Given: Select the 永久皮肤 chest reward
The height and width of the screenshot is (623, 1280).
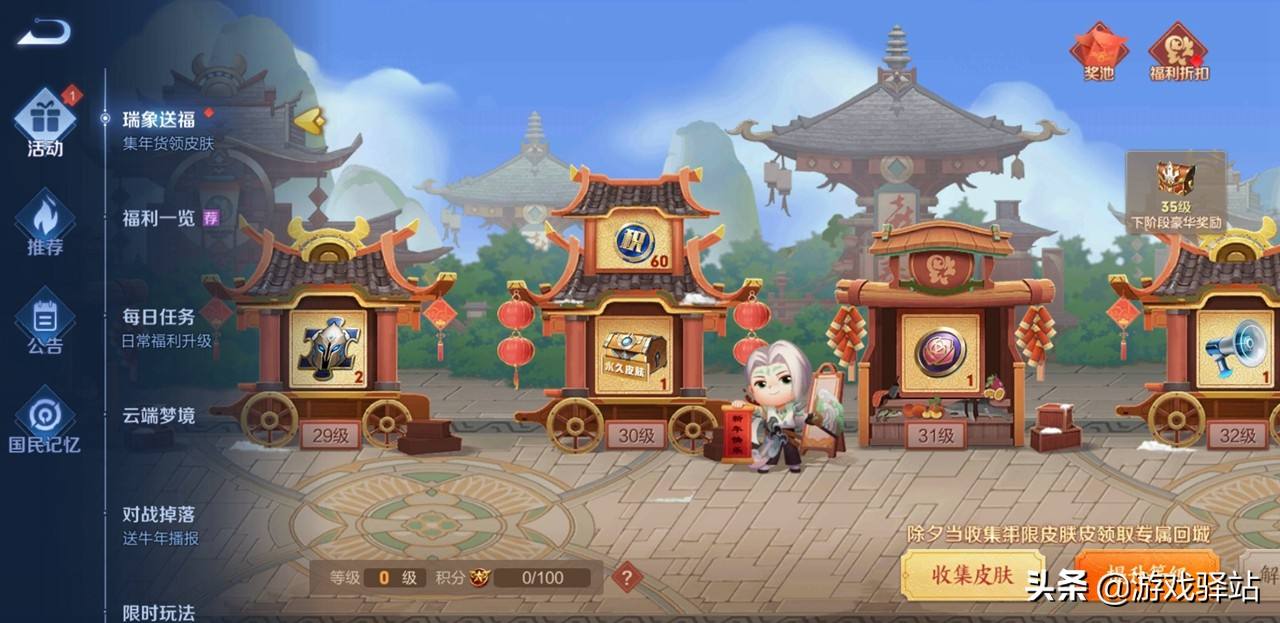Looking at the screenshot, I should click(x=634, y=354).
